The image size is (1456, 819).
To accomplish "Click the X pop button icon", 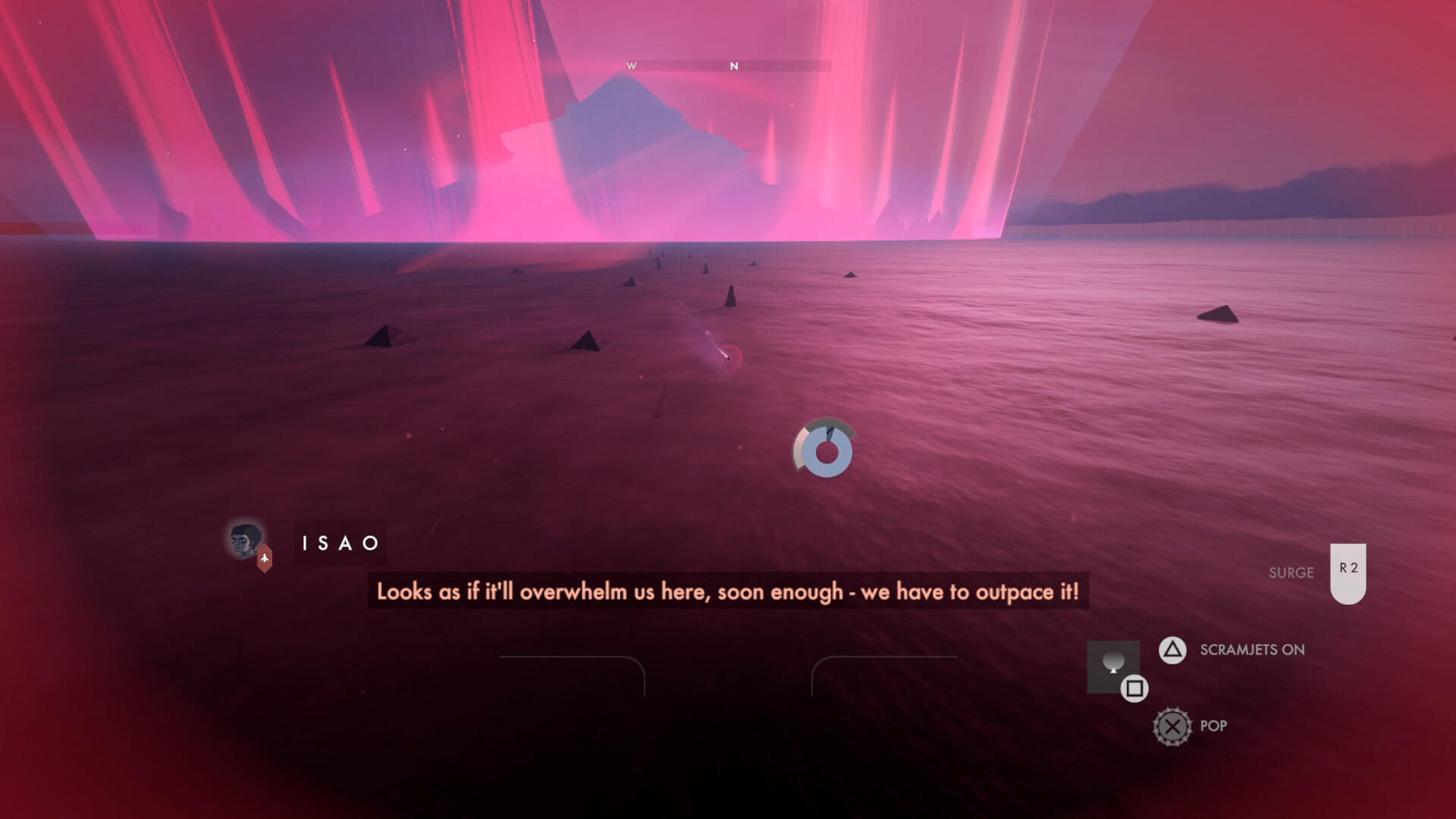I will click(x=1174, y=726).
